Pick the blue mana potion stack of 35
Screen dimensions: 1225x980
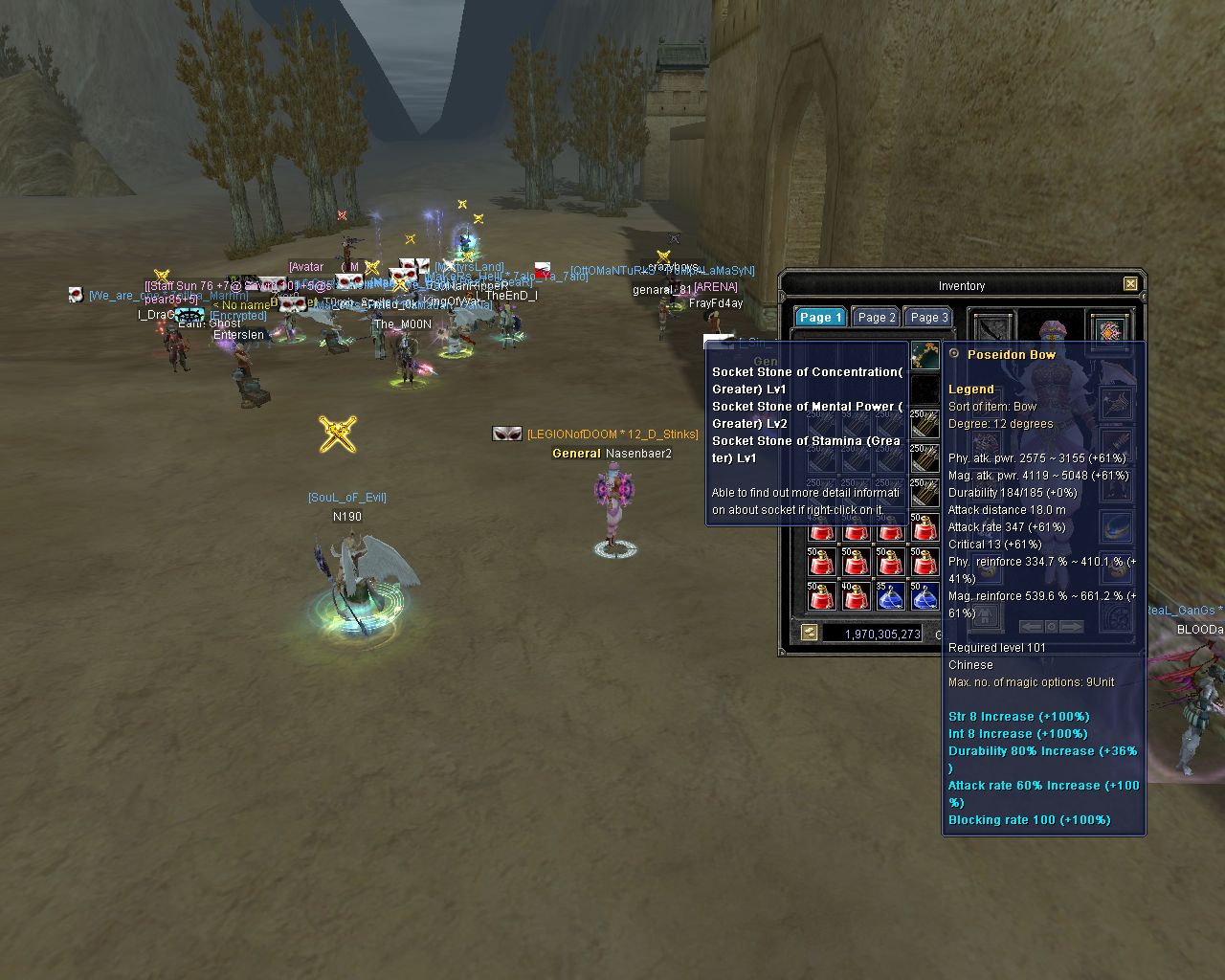[890, 596]
